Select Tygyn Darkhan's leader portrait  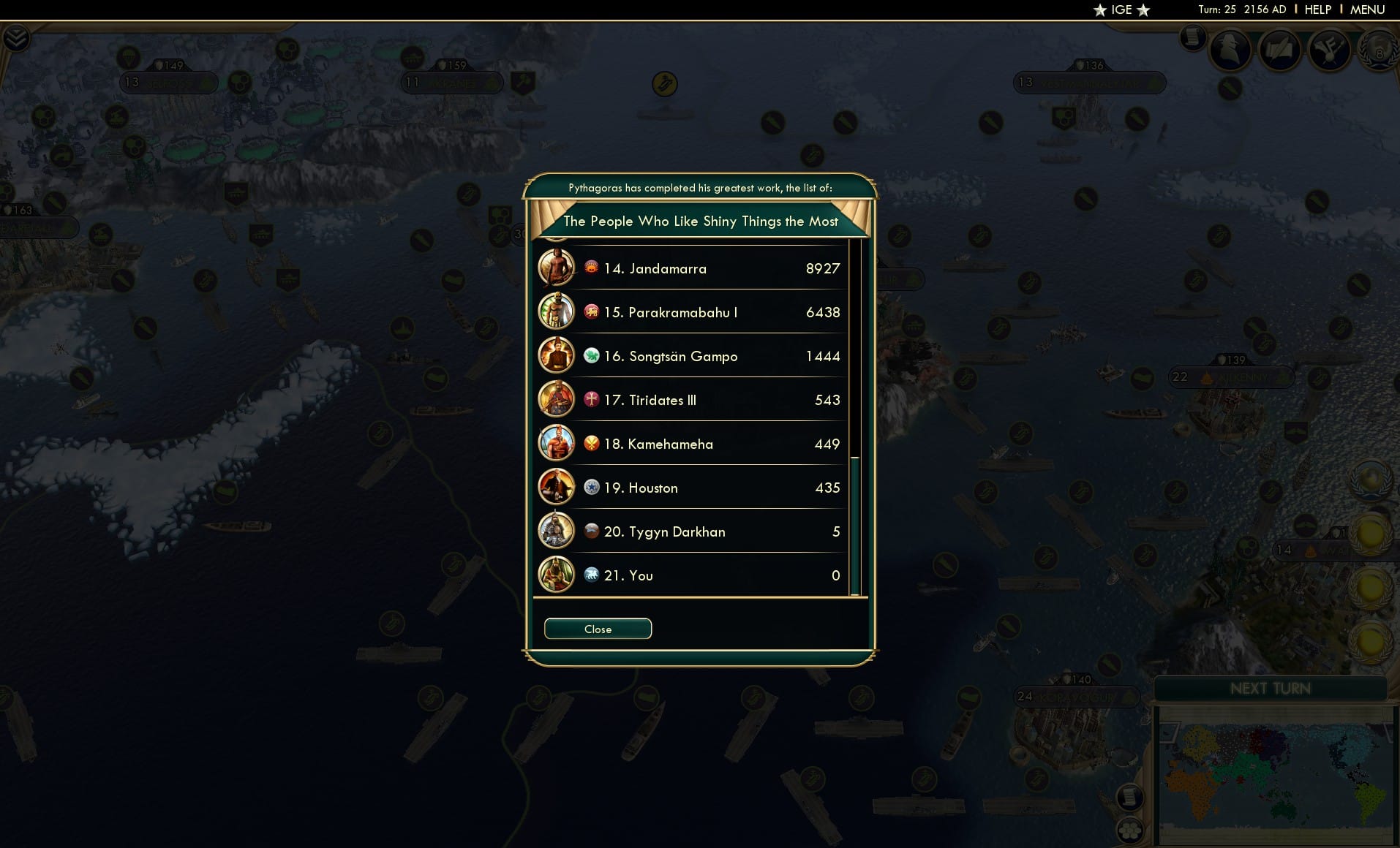point(557,531)
